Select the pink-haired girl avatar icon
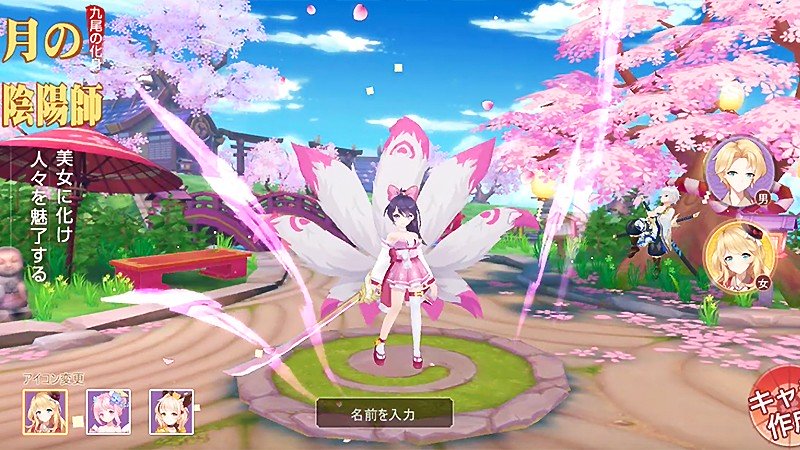The image size is (800, 450). 108,412
